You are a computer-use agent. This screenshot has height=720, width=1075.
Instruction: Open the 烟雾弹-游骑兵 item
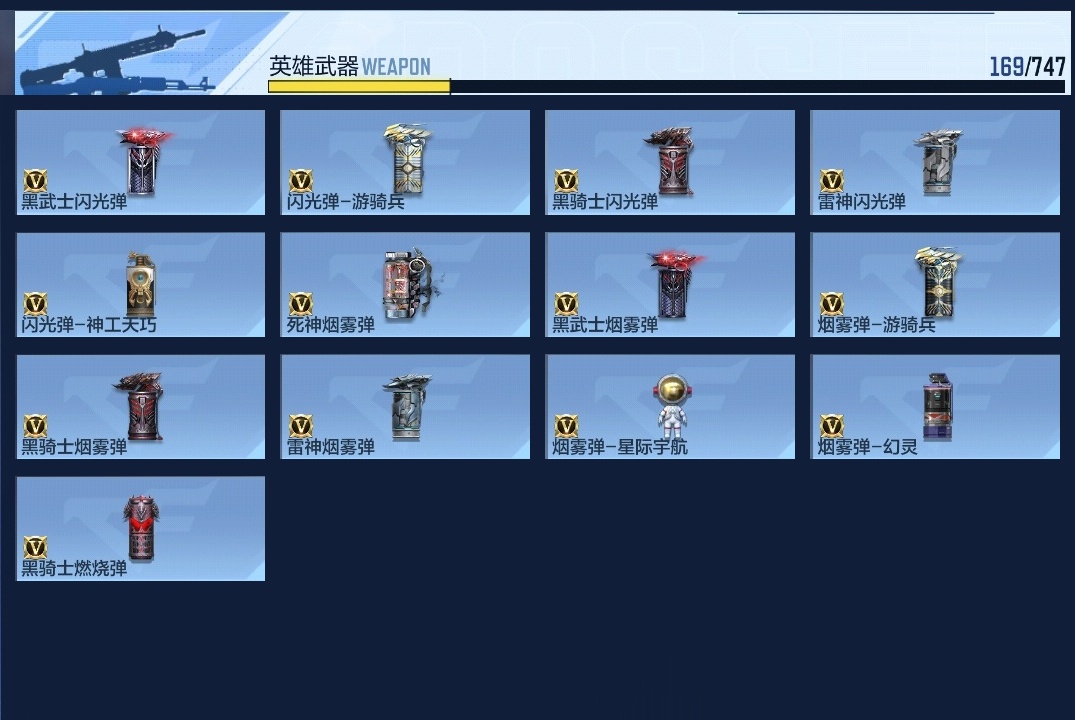tap(935, 285)
